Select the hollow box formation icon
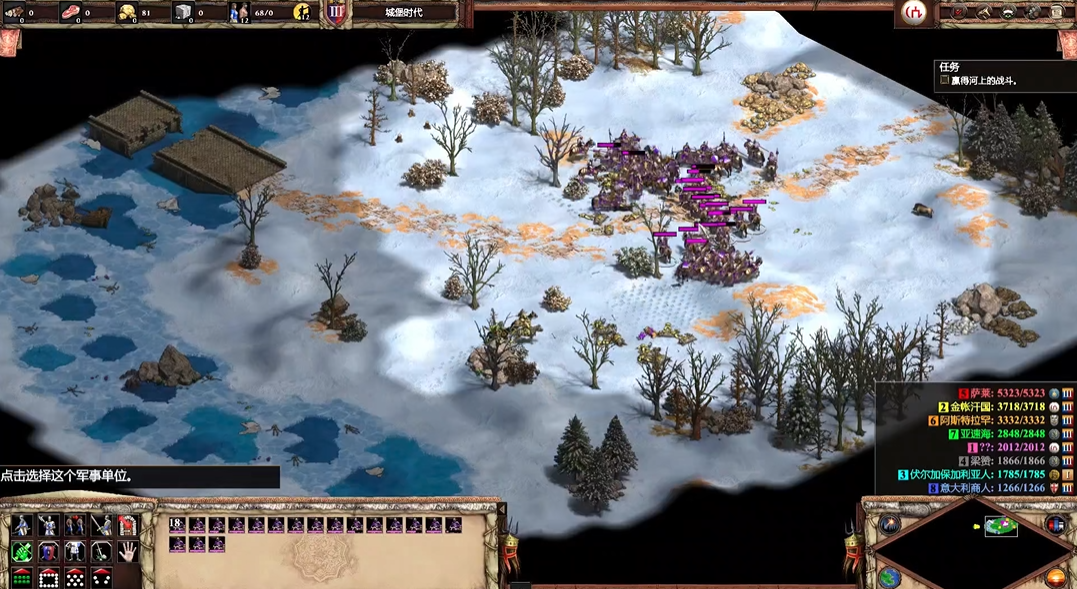This screenshot has width=1077, height=589. (x=48, y=578)
